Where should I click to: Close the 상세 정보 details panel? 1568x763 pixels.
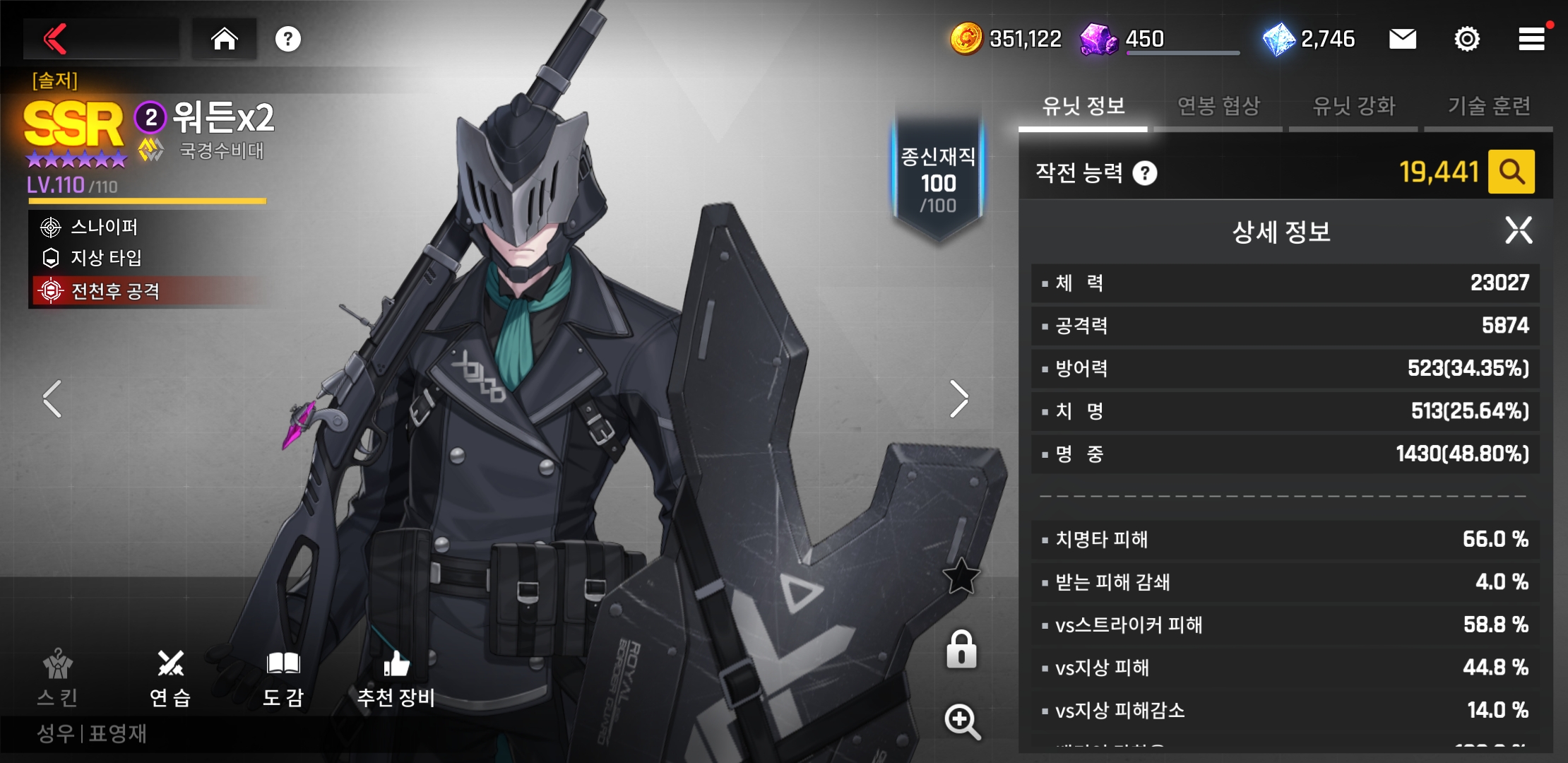(x=1519, y=230)
